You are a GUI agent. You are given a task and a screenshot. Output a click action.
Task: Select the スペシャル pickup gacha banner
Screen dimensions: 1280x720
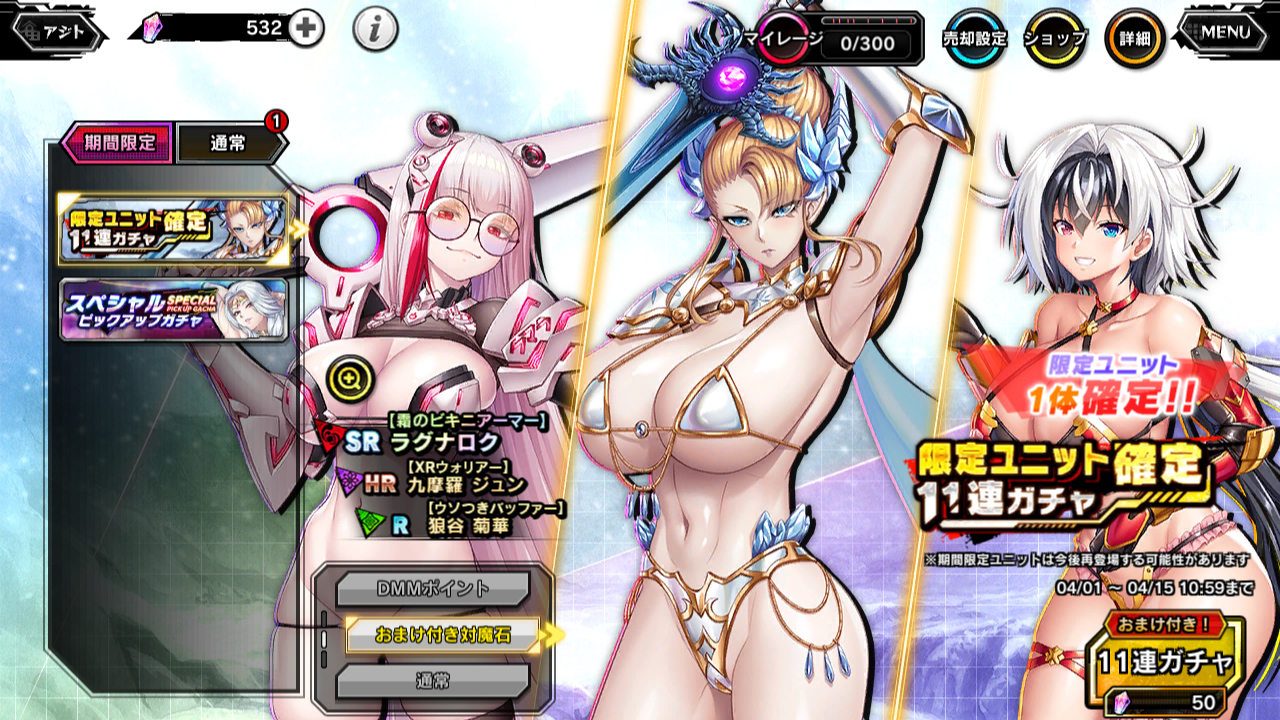coord(174,309)
